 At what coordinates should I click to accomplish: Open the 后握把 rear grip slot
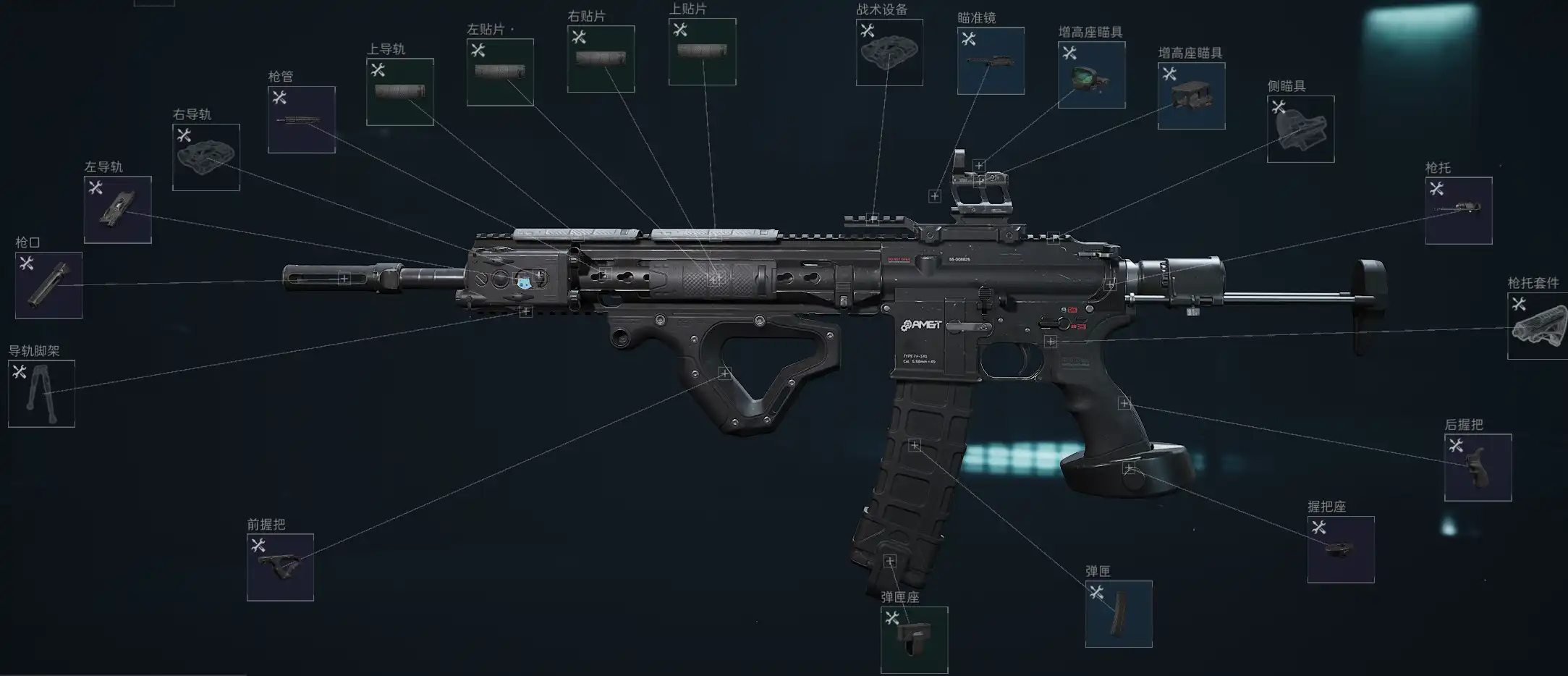(x=1478, y=468)
